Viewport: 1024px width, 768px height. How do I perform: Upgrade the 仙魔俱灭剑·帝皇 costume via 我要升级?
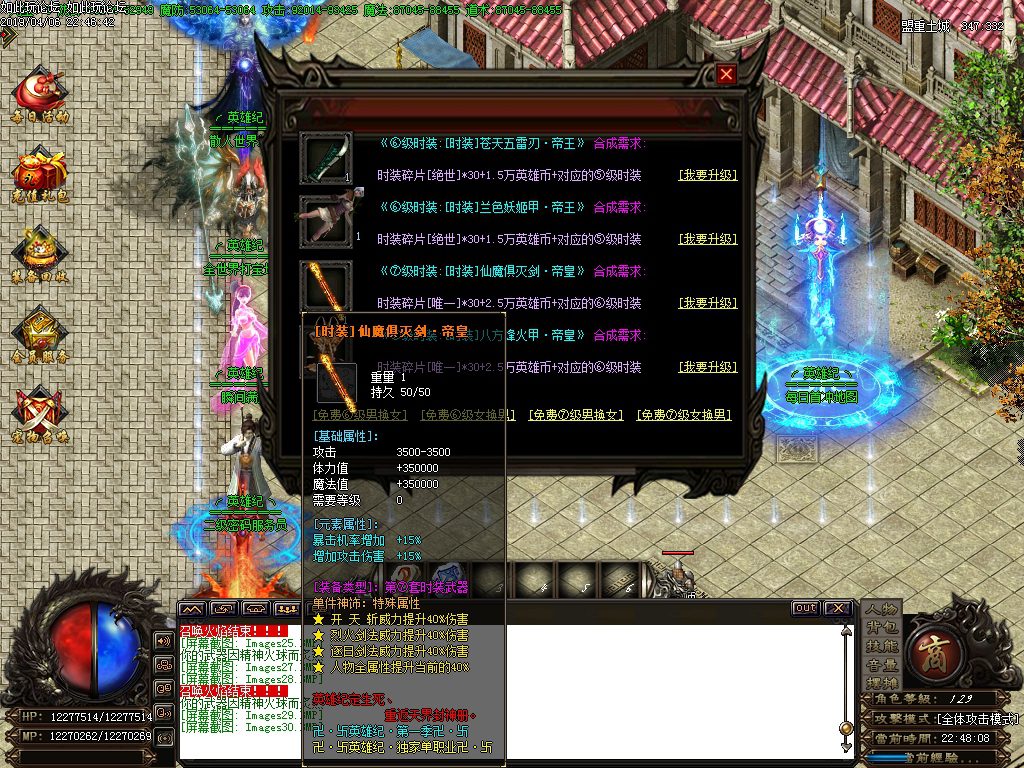(707, 303)
